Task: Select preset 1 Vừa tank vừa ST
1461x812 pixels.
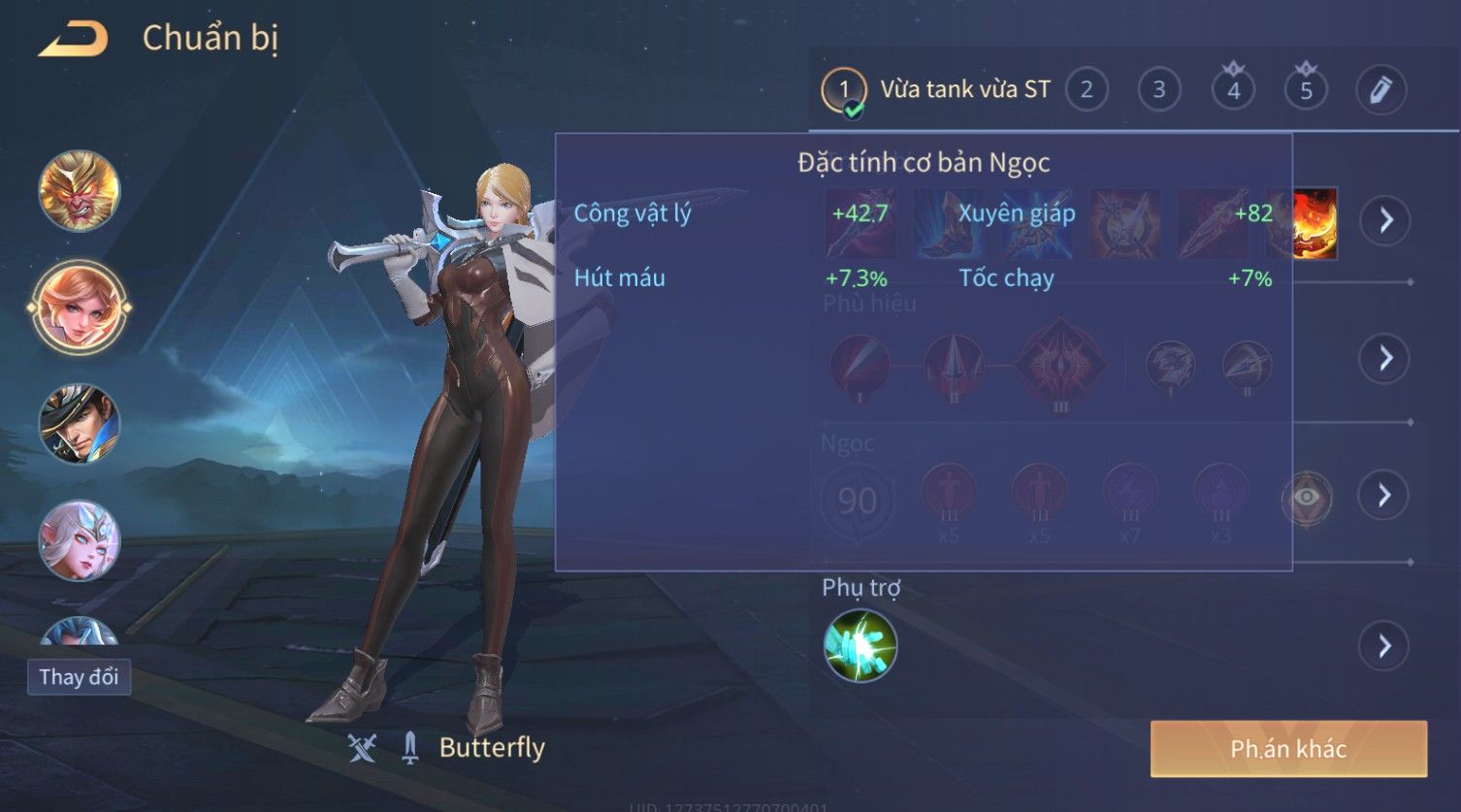Action: pos(936,90)
